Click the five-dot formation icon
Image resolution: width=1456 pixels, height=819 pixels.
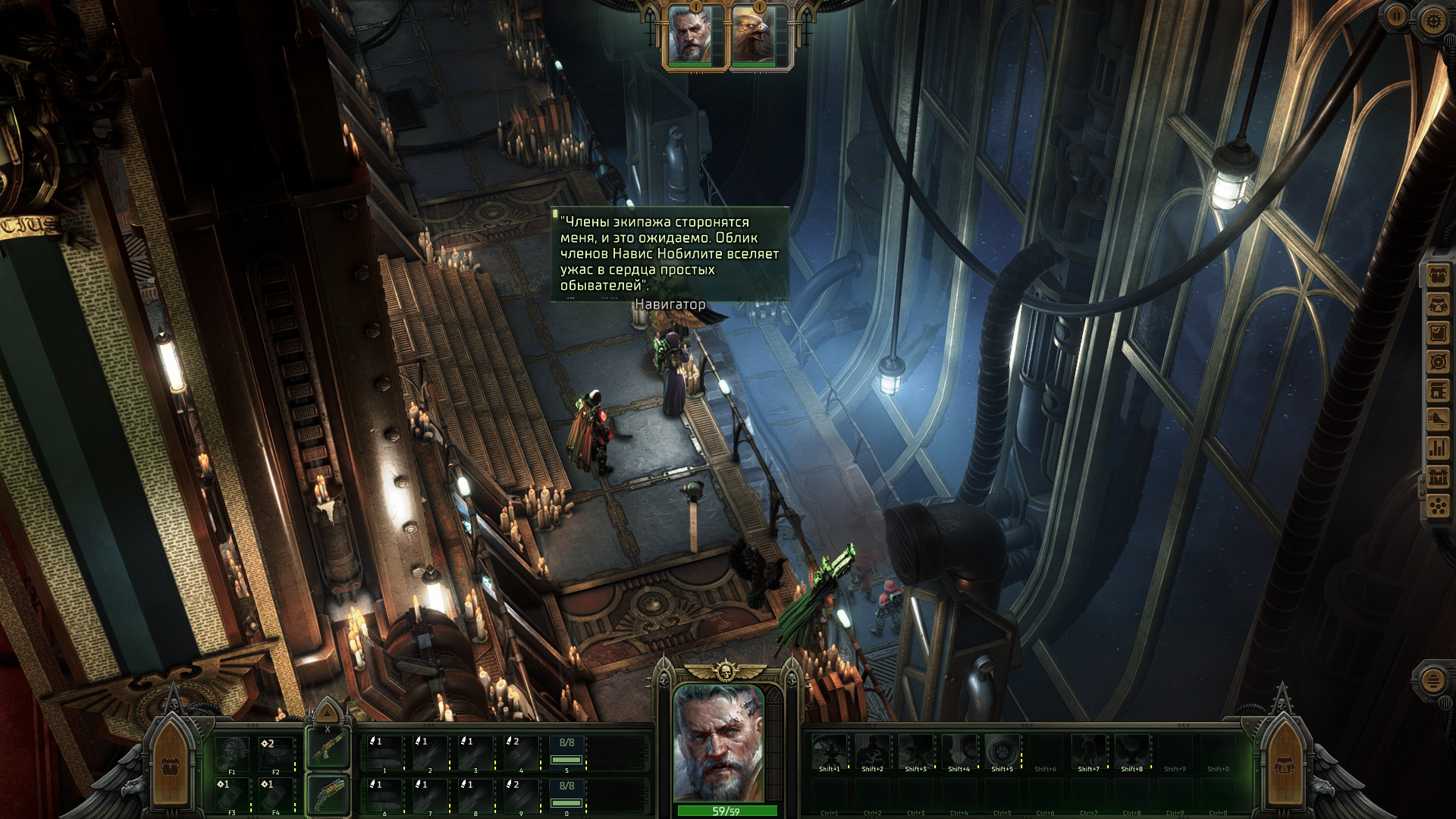click(x=1439, y=505)
